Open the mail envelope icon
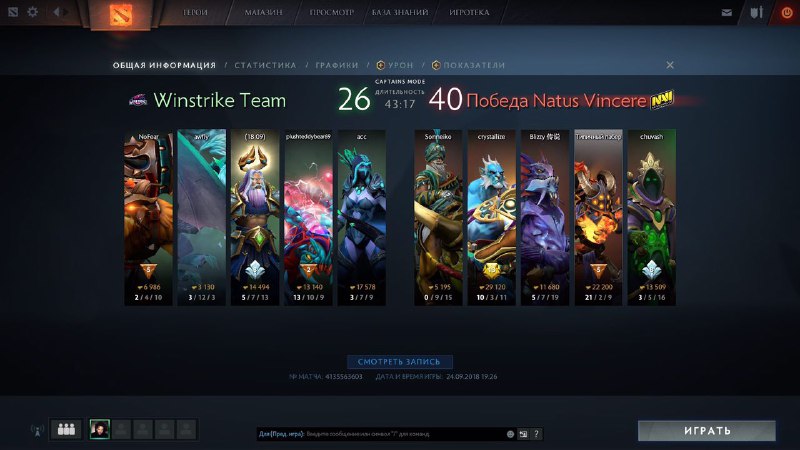Image resolution: width=800 pixels, height=450 pixels. (x=727, y=13)
